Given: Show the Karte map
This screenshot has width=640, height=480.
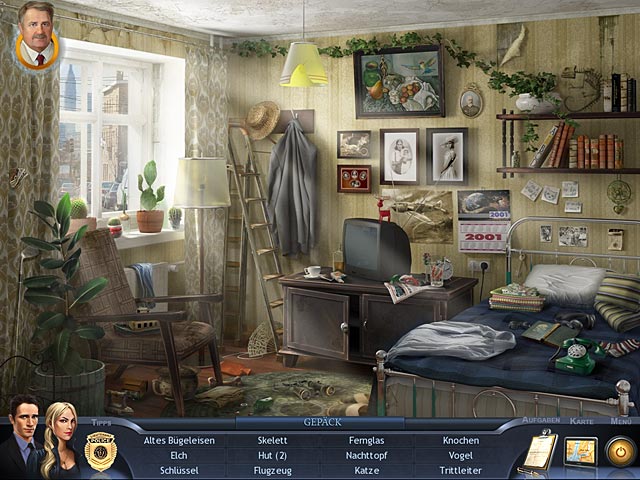Looking at the screenshot, I should click(x=580, y=452).
